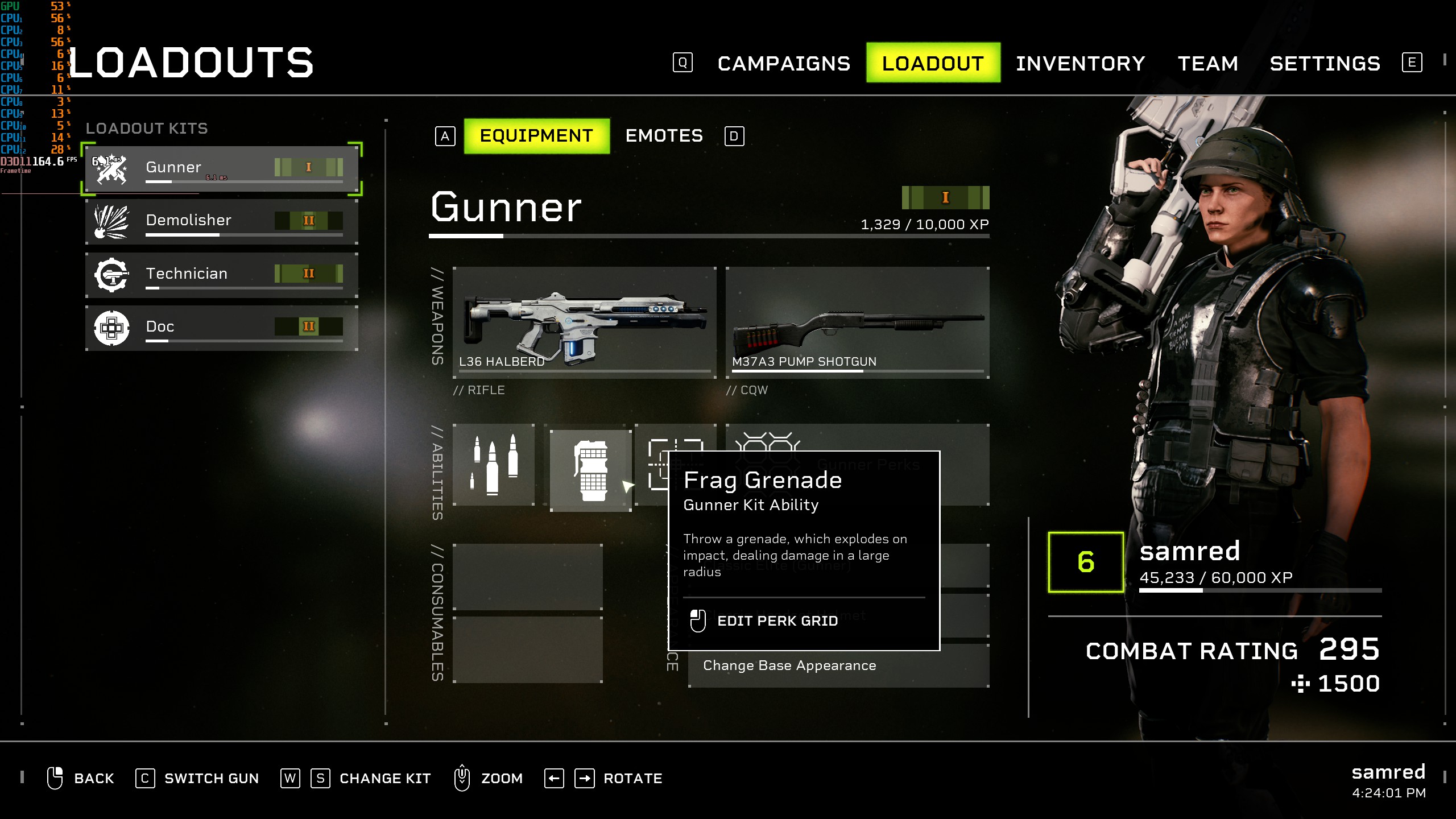The image size is (1456, 819).
Task: Switch to the Loadout tab
Action: pos(932,63)
